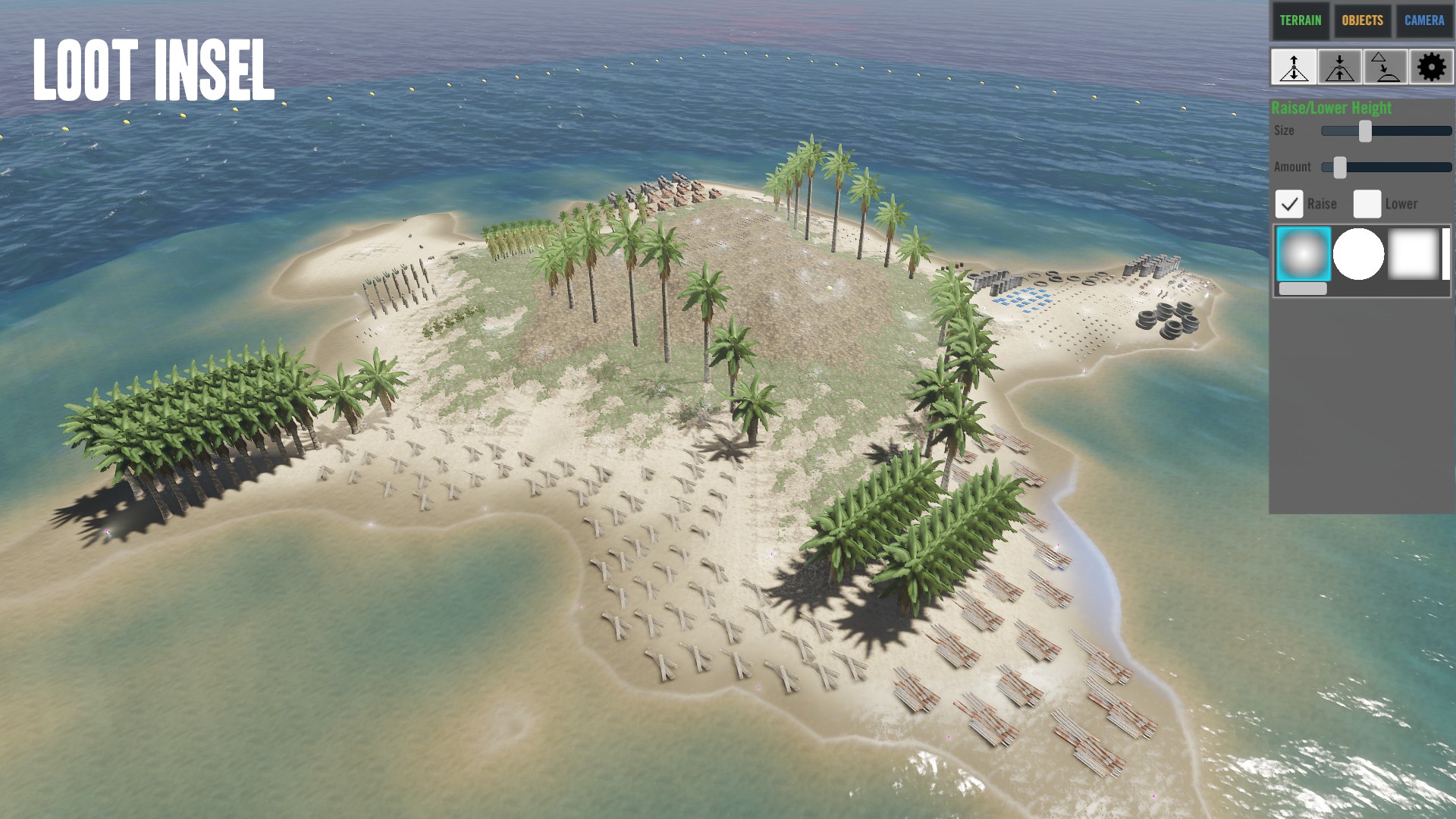Switch to the Camera tab

tap(1424, 20)
